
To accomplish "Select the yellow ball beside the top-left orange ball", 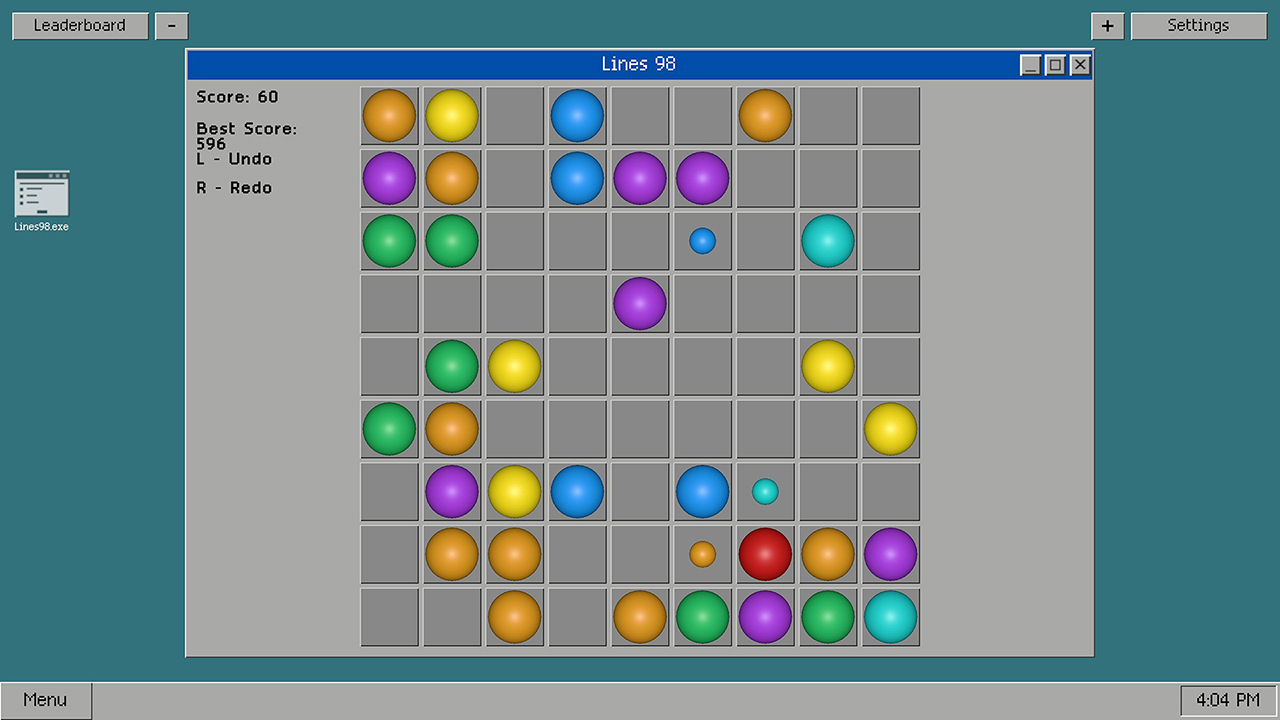I will click(x=452, y=115).
